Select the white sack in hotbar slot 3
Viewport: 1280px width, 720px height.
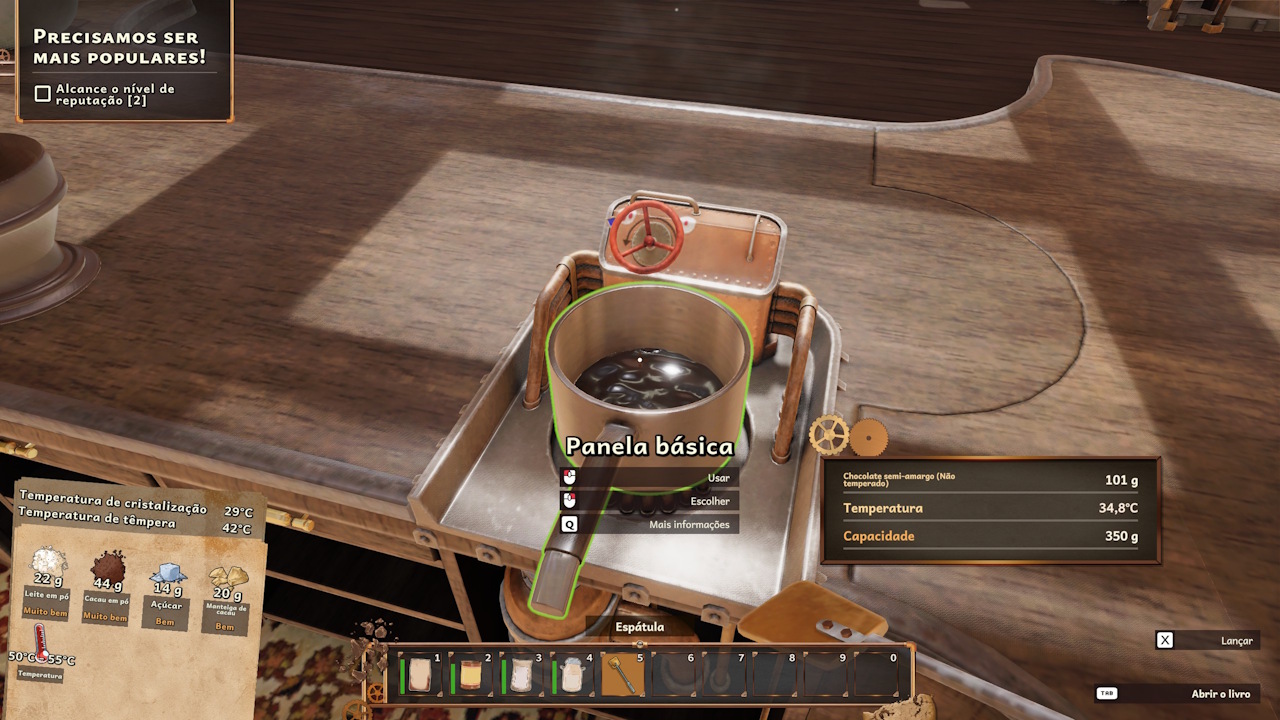click(x=521, y=675)
